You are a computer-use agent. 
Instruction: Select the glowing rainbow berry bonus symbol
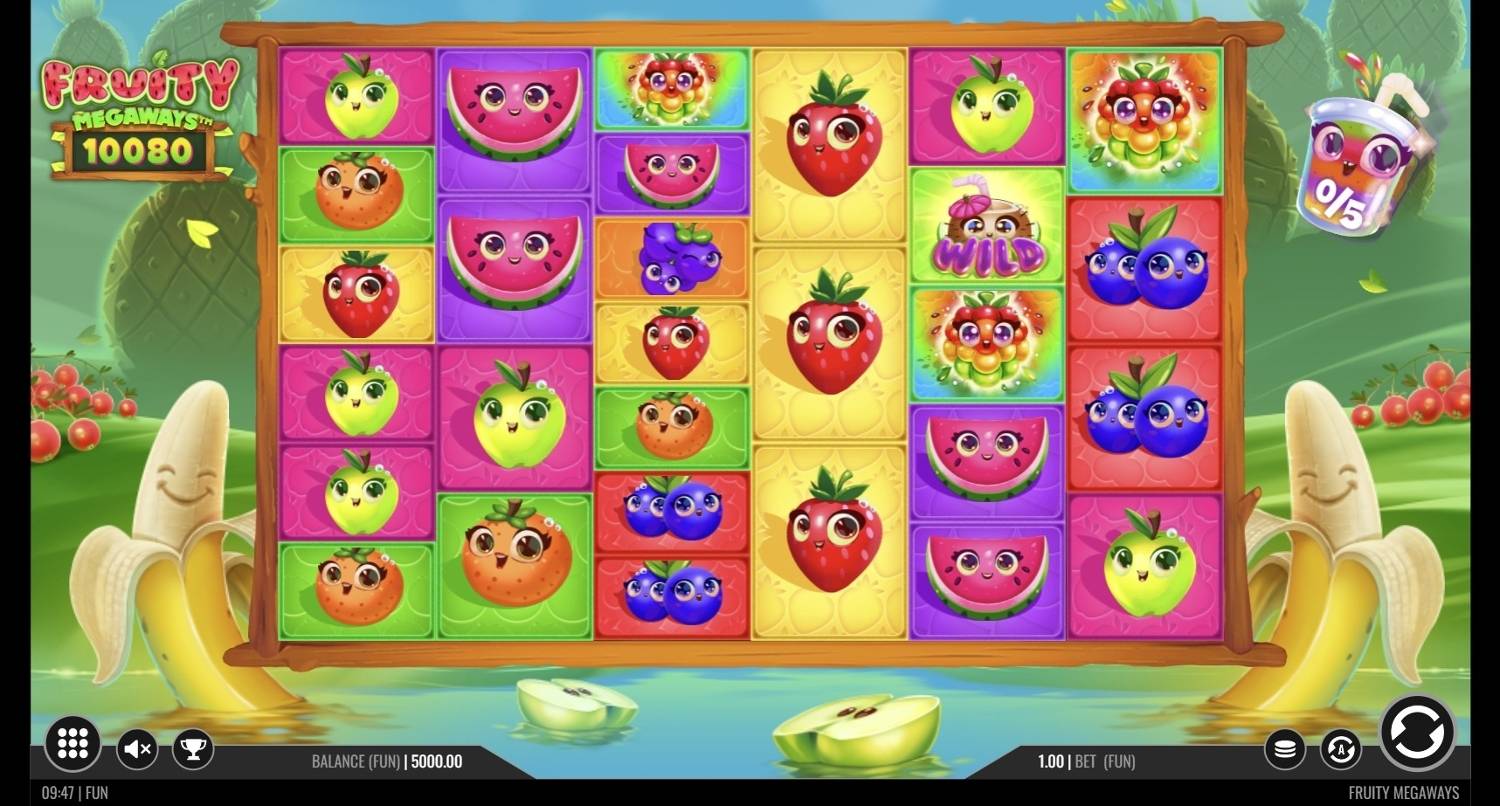[x=1145, y=118]
